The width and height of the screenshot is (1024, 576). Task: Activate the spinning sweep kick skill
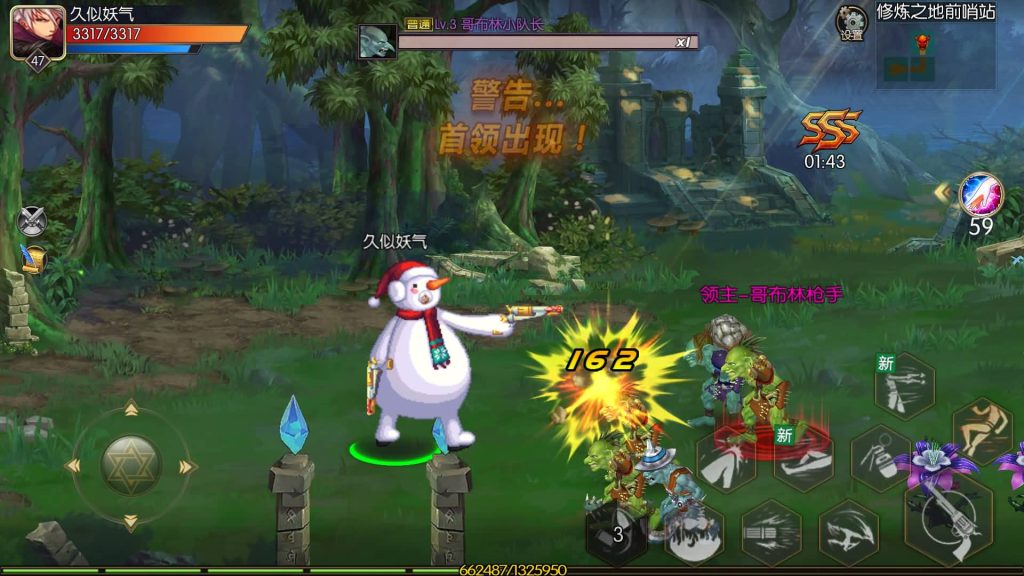pos(849,532)
